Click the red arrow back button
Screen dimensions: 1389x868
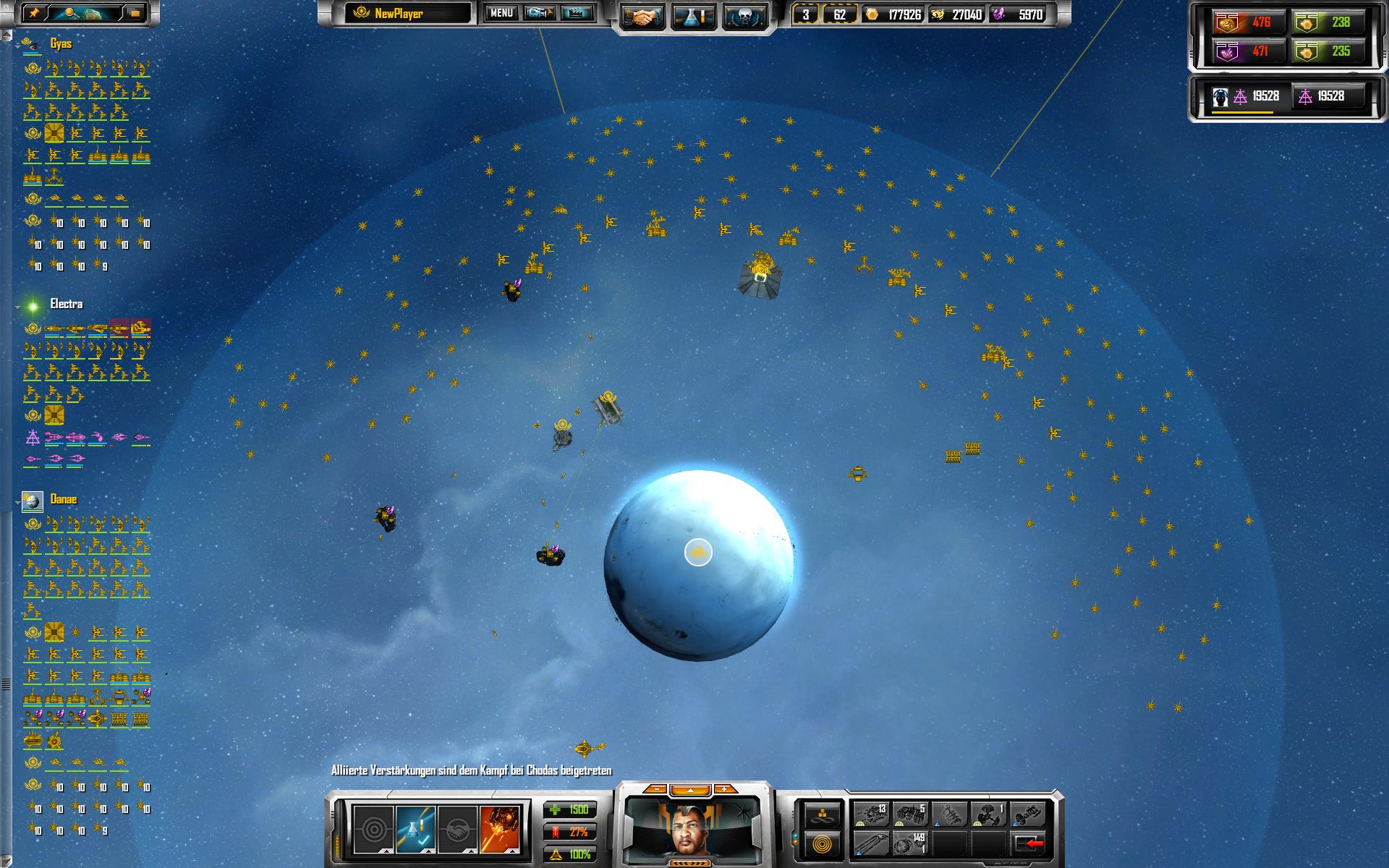coord(1028,843)
